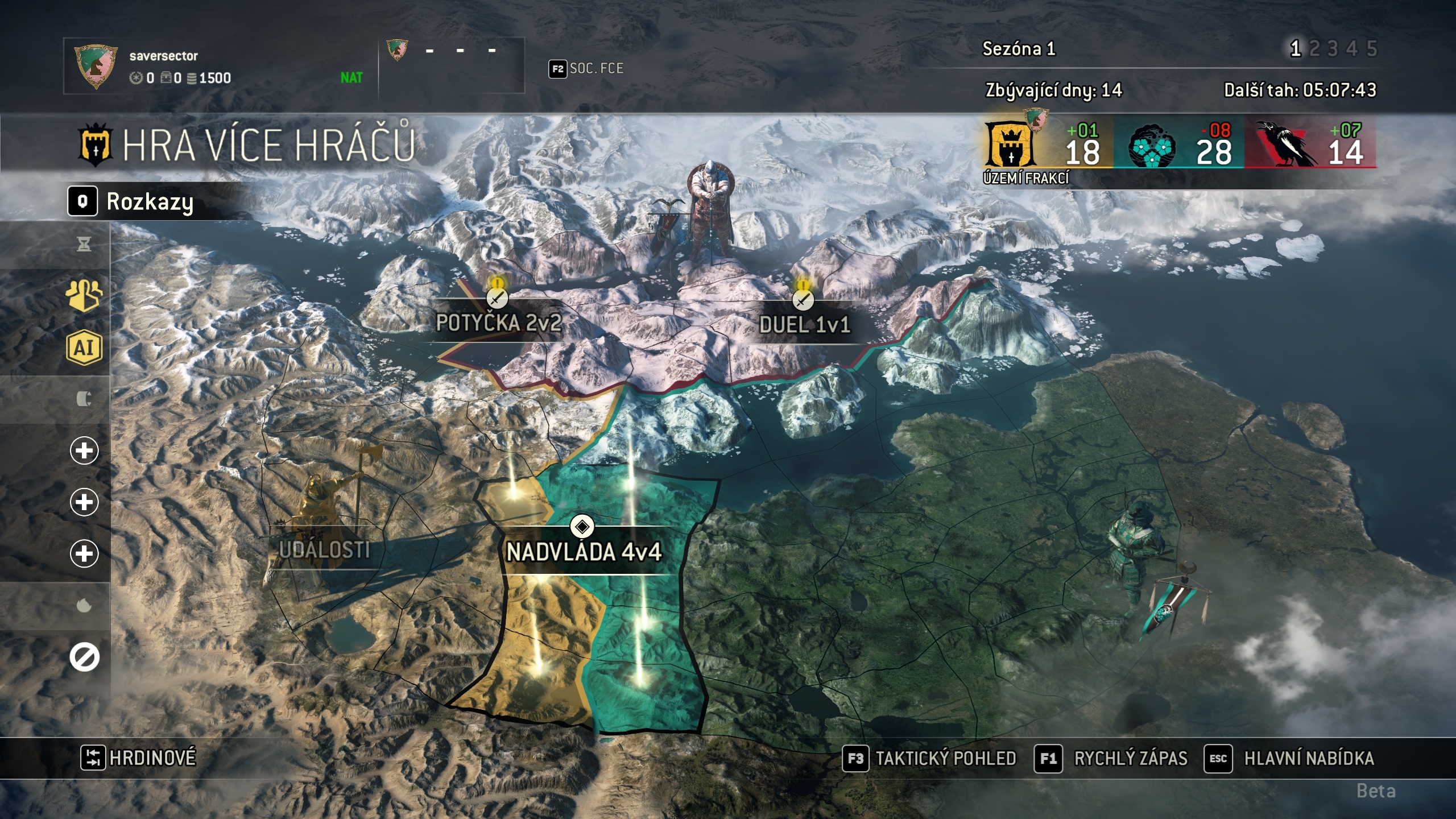Select the Duel 1v1 mode
The image size is (1456, 819).
[804, 324]
